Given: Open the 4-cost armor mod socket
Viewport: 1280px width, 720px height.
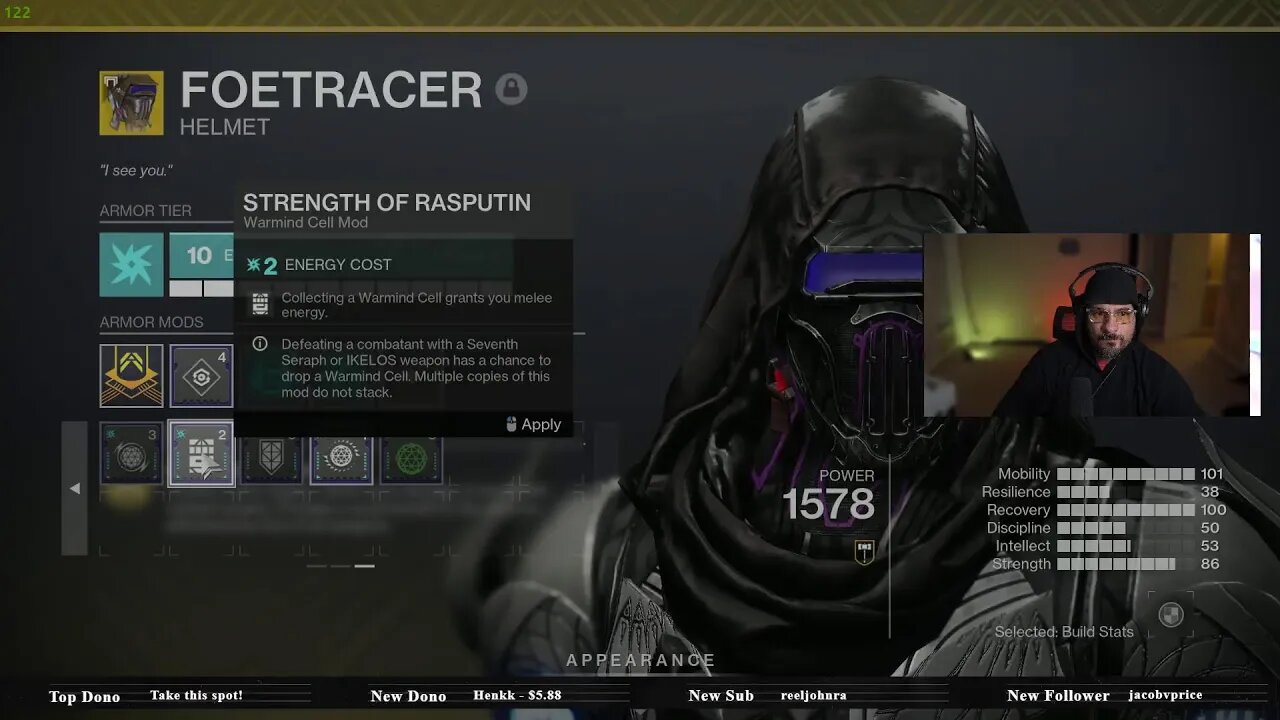Looking at the screenshot, I should 201,376.
